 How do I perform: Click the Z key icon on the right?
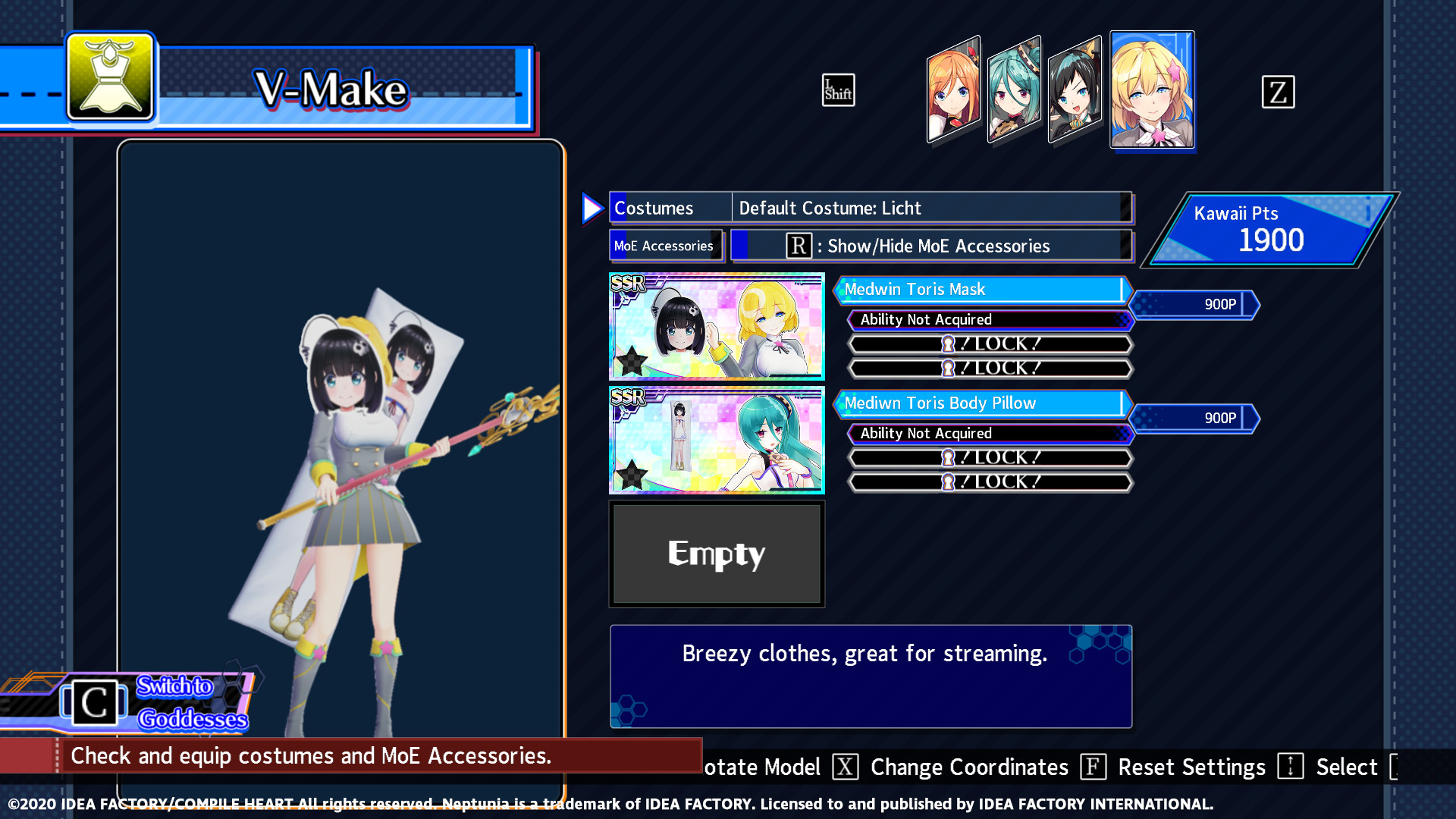pyautogui.click(x=1279, y=92)
